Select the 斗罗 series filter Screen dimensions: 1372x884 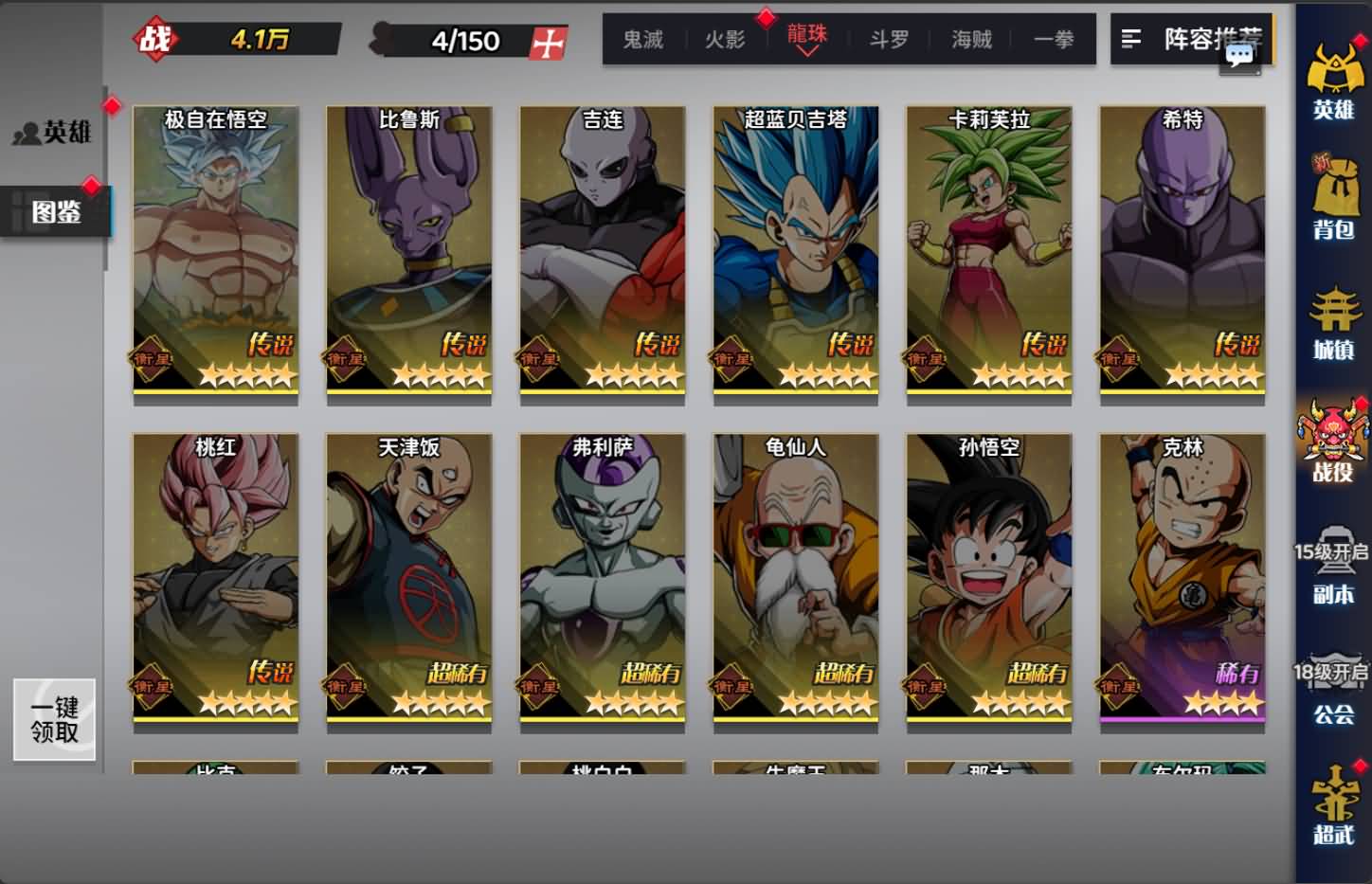click(889, 40)
